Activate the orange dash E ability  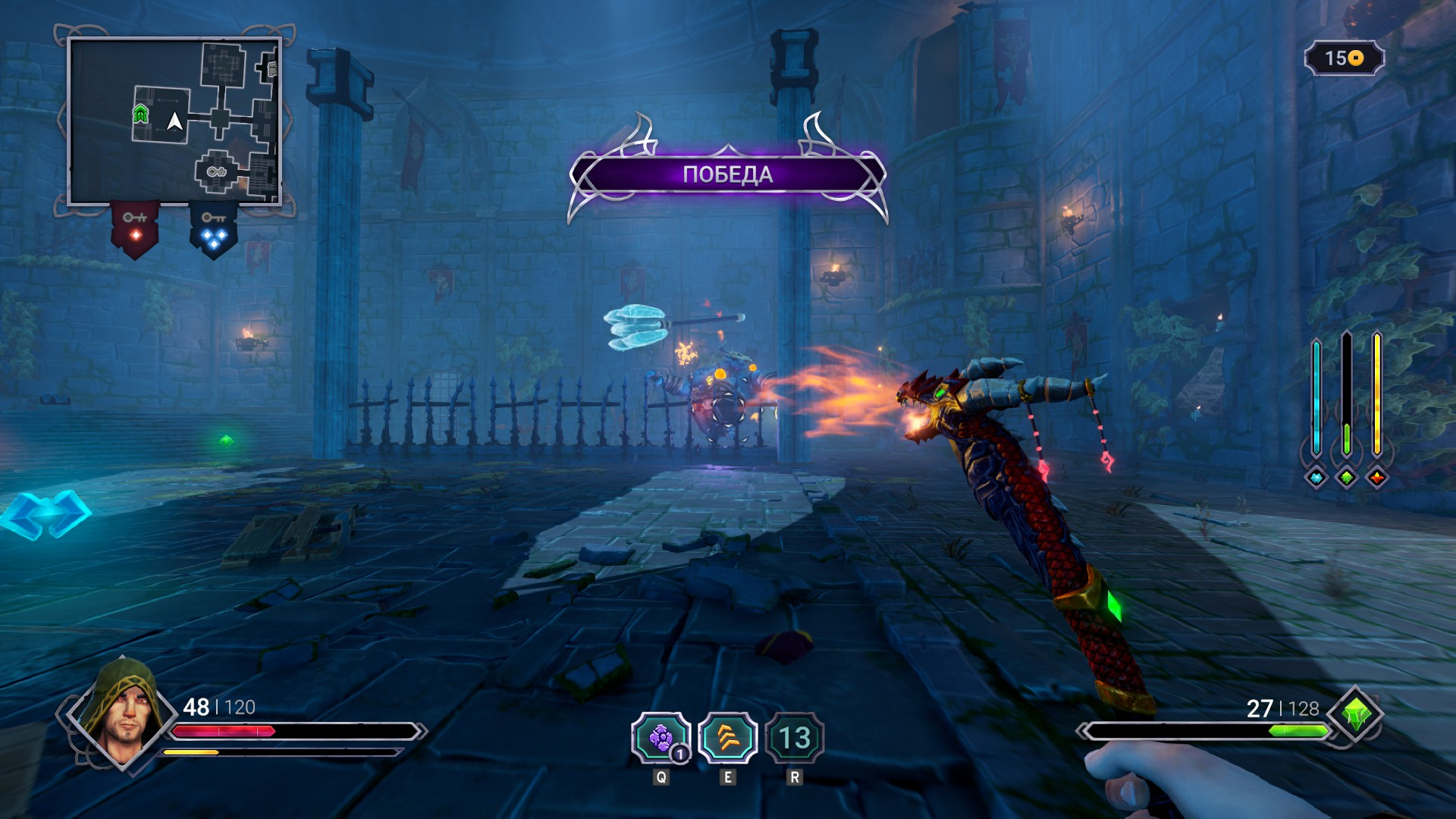coord(727,738)
